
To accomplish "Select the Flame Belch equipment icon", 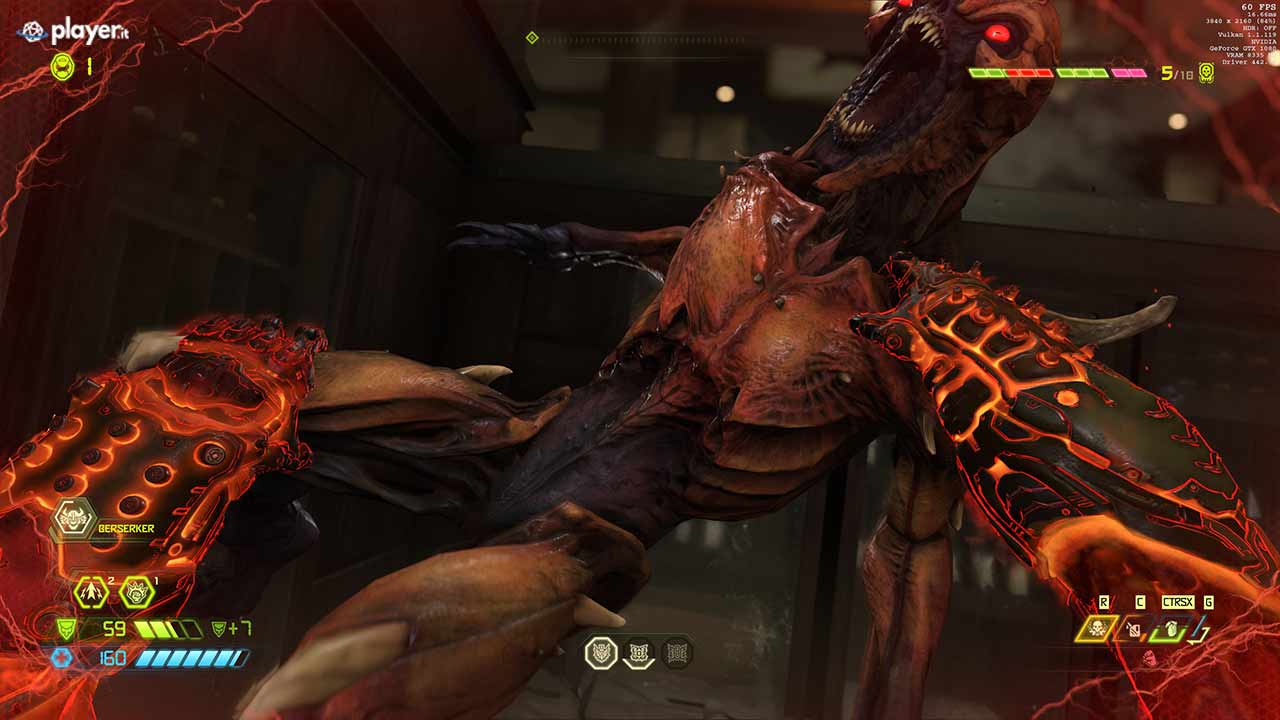I will (1134, 629).
